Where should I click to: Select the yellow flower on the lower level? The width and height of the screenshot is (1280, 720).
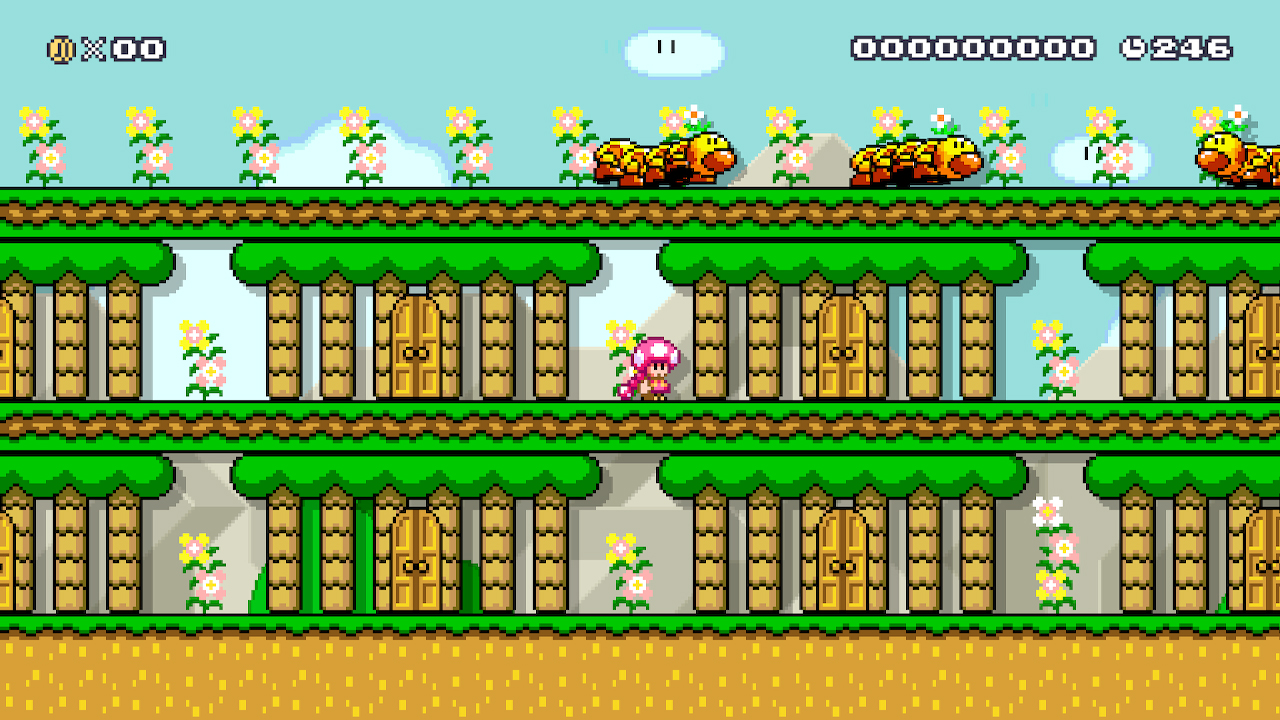pos(620,550)
